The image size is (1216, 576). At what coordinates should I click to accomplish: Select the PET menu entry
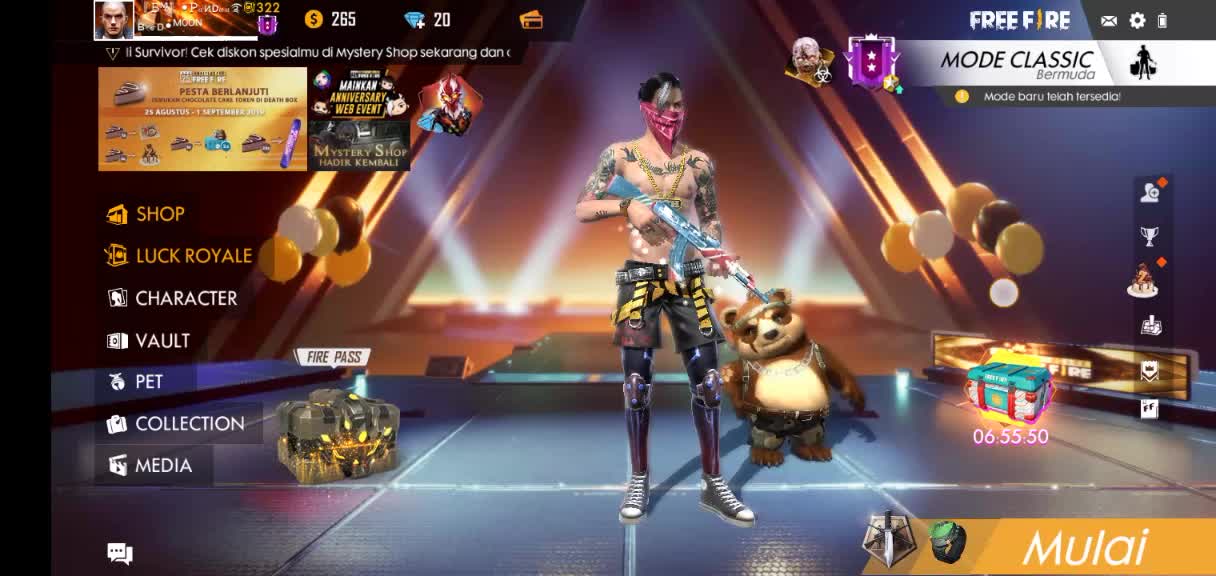(137, 382)
